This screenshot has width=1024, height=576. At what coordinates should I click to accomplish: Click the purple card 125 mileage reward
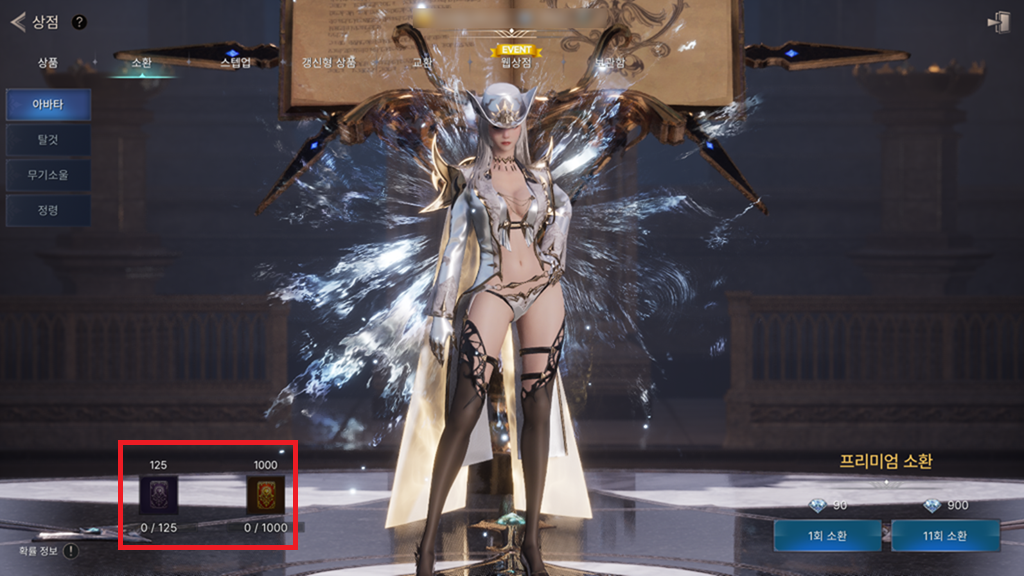158,494
